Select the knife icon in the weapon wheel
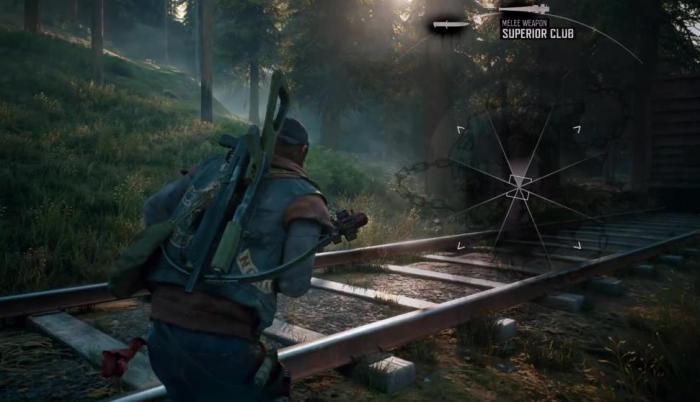700x402 pixels. (451, 24)
